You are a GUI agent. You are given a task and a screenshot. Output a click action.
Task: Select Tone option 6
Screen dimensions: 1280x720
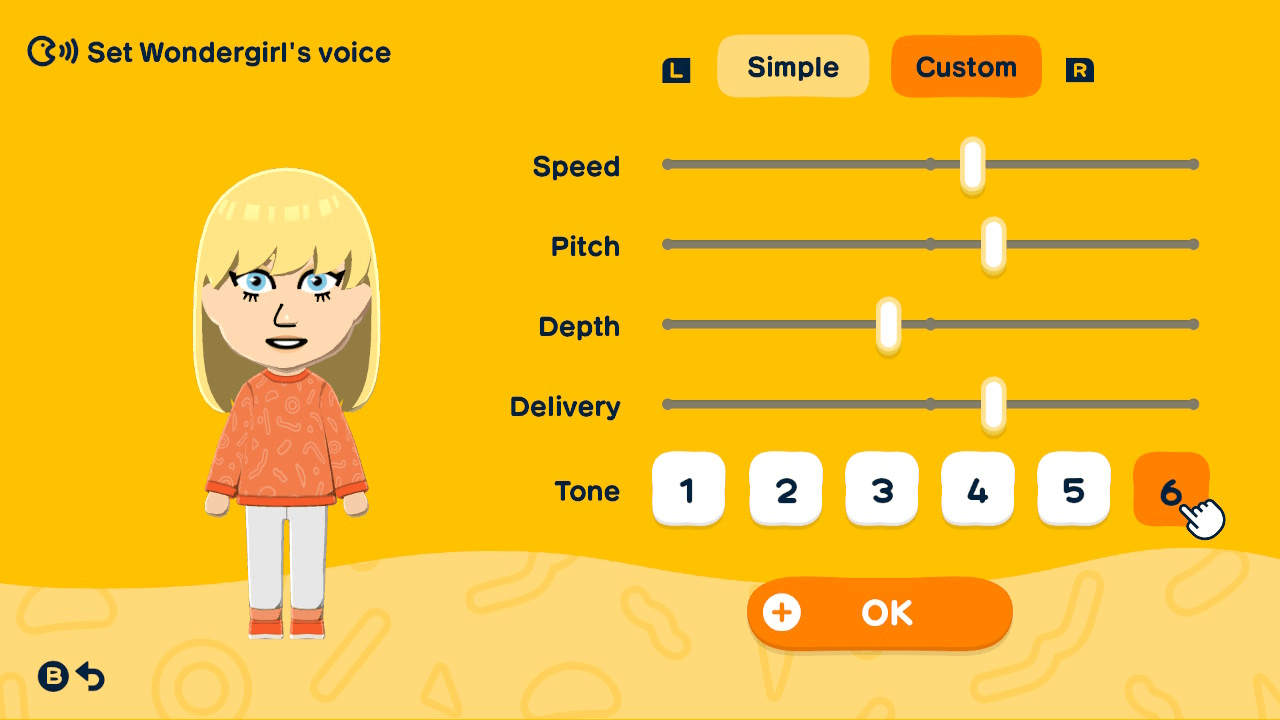1170,489
